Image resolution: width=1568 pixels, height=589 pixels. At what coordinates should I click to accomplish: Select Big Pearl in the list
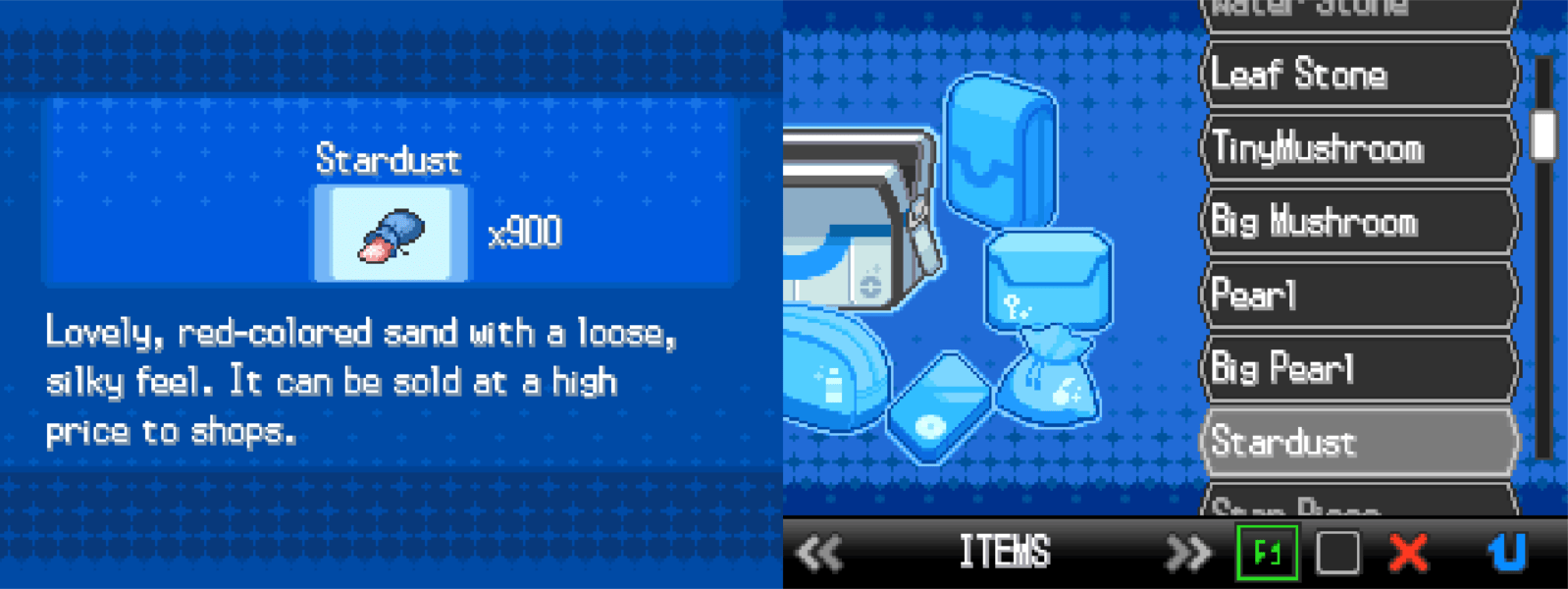tap(1357, 368)
